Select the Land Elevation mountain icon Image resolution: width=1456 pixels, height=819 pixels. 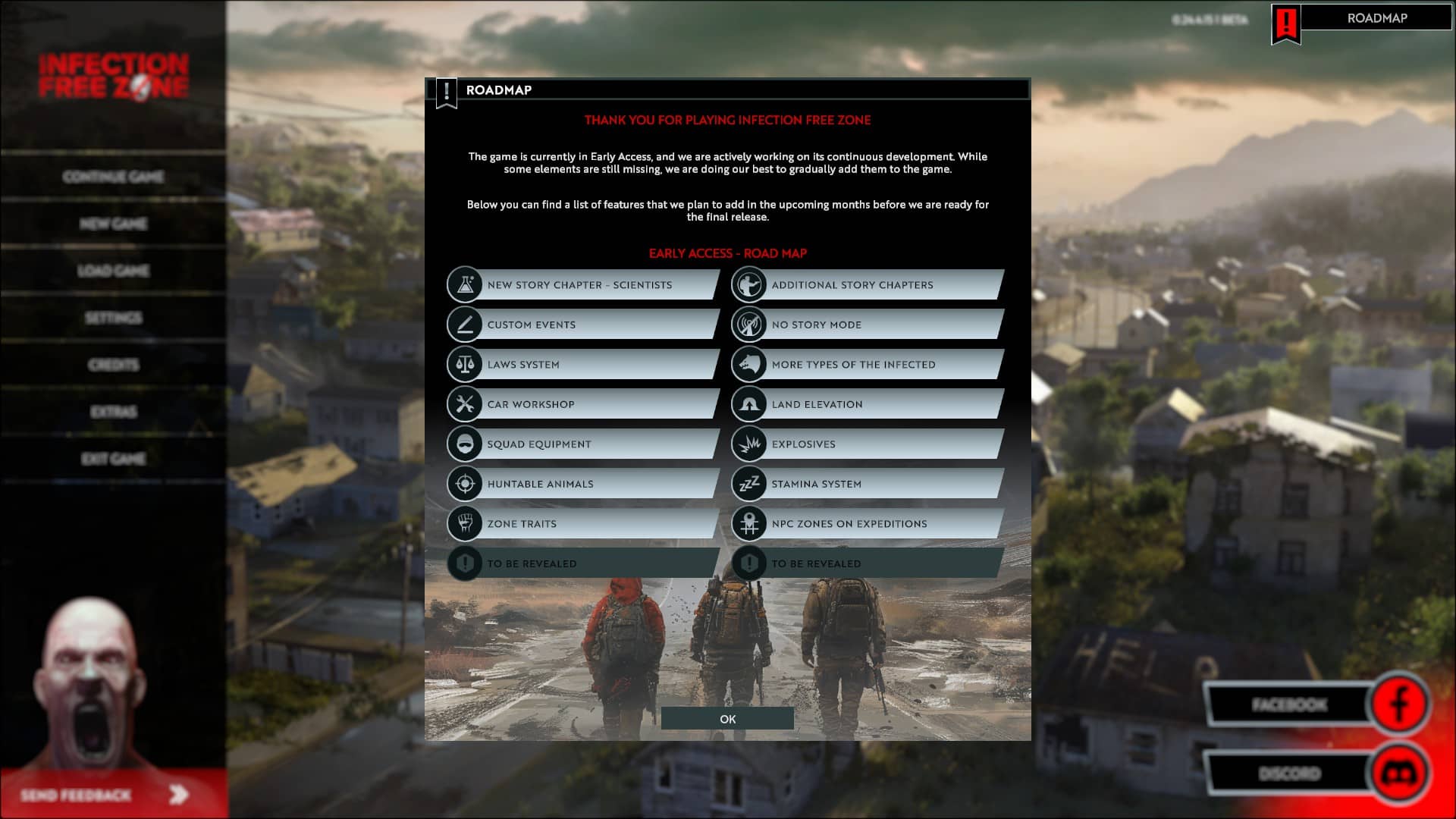point(749,403)
